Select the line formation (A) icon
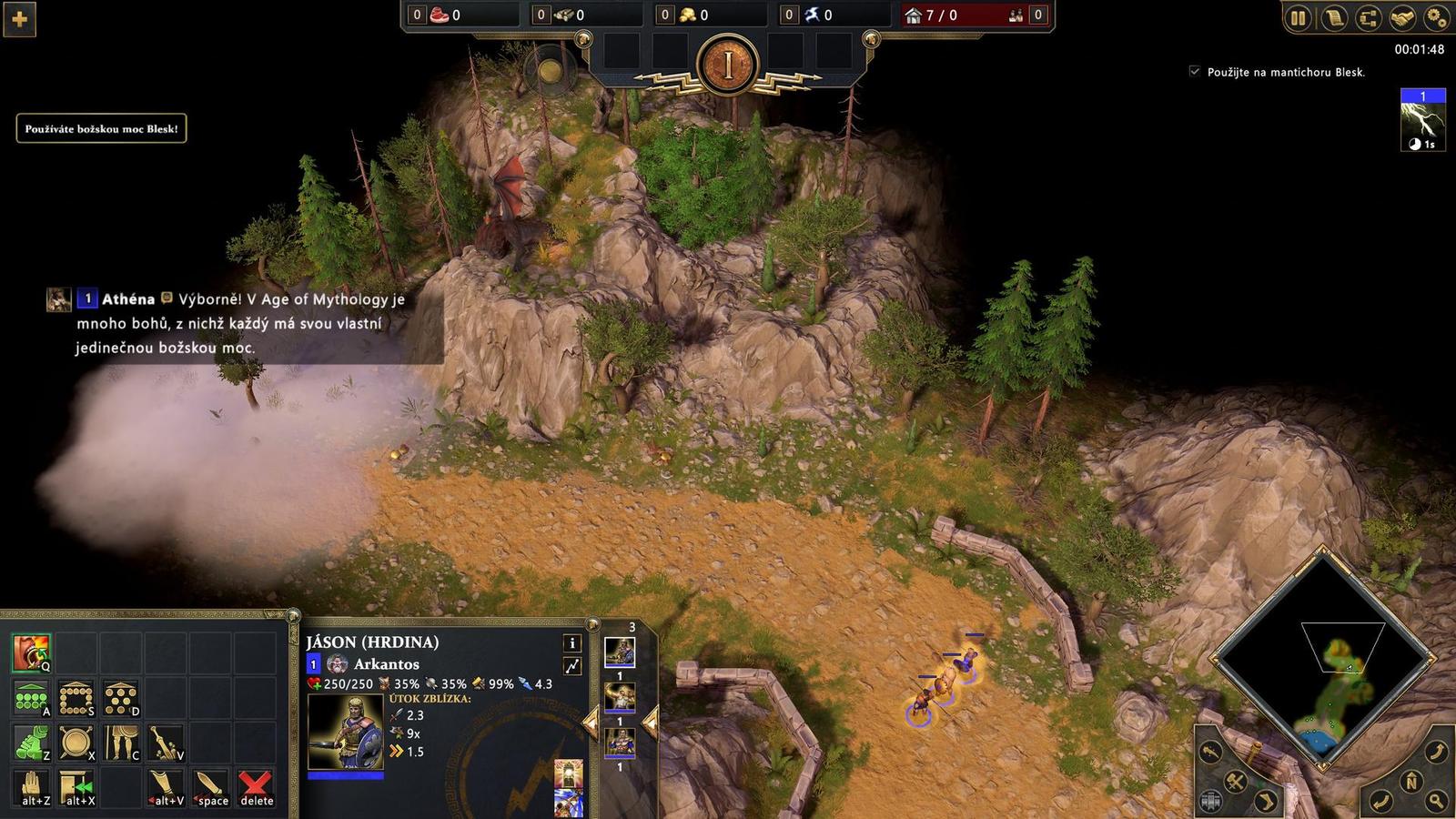1456x819 pixels. [x=30, y=697]
